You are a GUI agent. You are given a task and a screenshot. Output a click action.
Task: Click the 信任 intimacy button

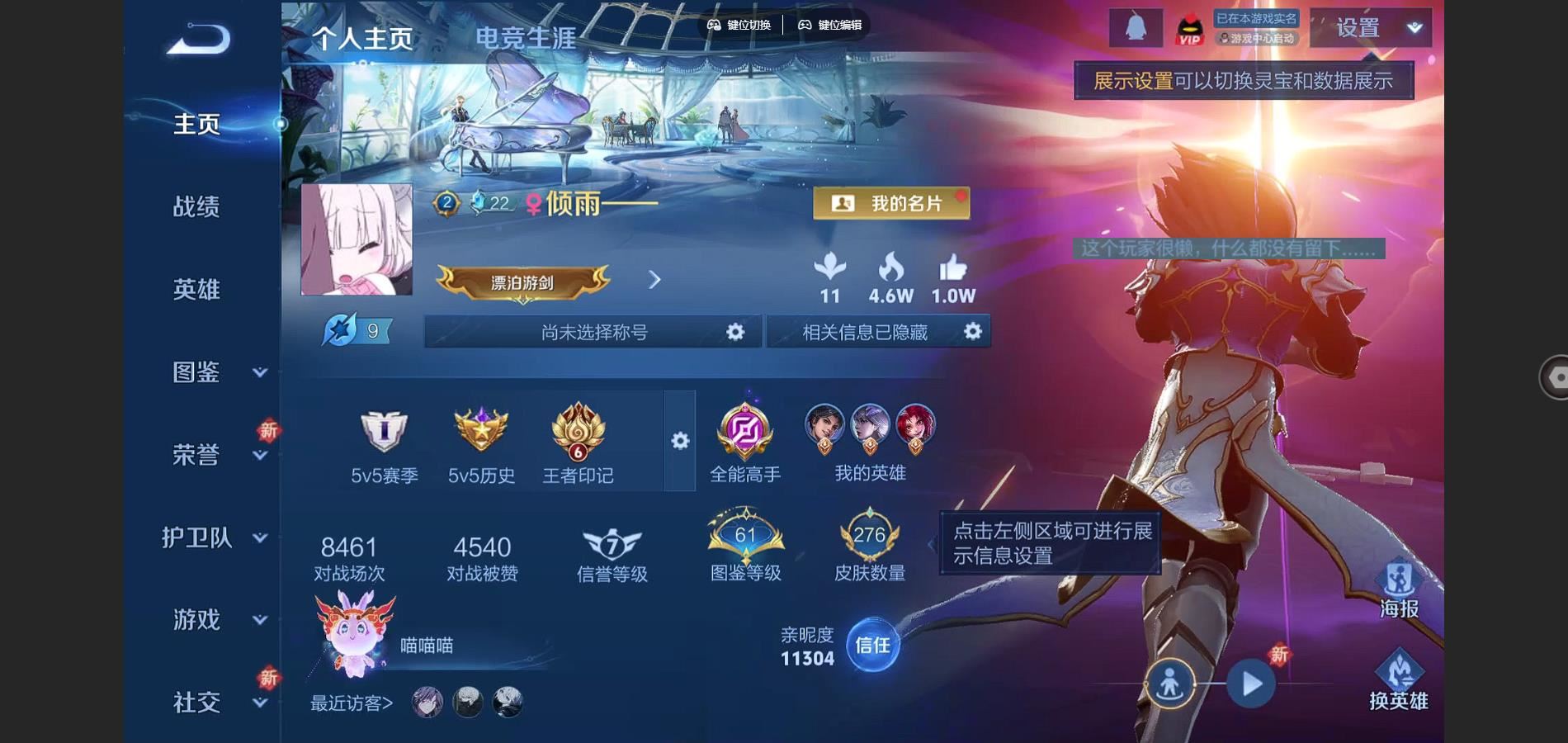point(872,645)
